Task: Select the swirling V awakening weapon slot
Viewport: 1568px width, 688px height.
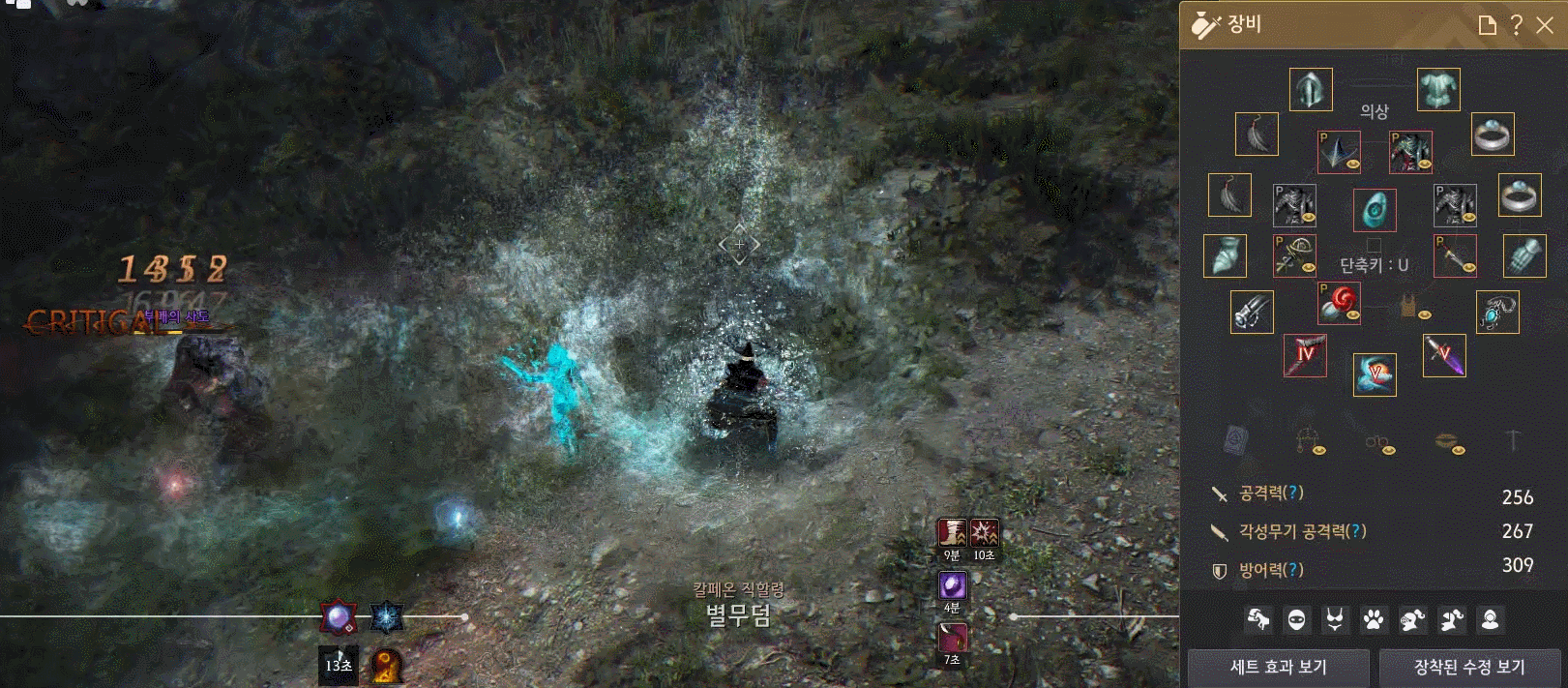Action: (x=1375, y=374)
